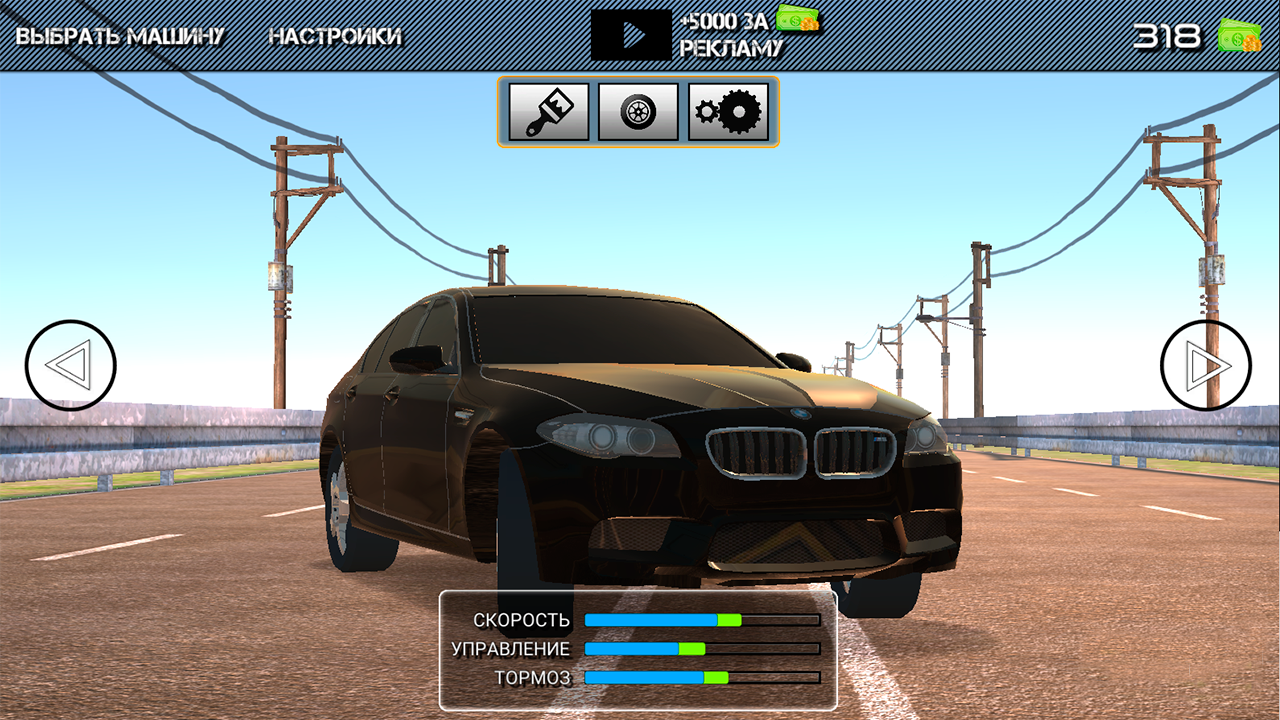Click the left arrow to view previous car
Viewport: 1280px width, 720px height.
(x=70, y=365)
